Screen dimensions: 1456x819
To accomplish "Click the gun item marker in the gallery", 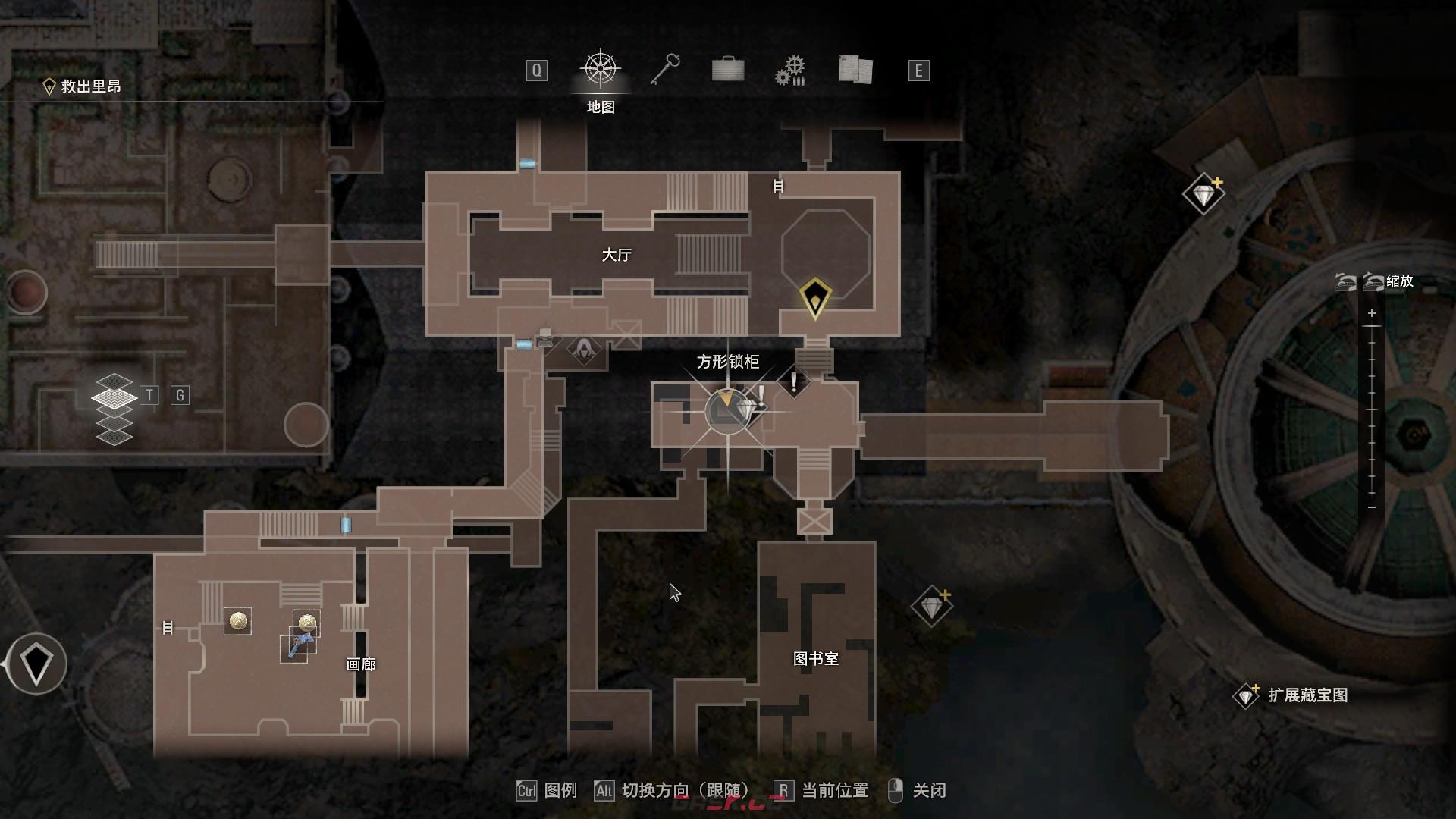I will (x=297, y=646).
